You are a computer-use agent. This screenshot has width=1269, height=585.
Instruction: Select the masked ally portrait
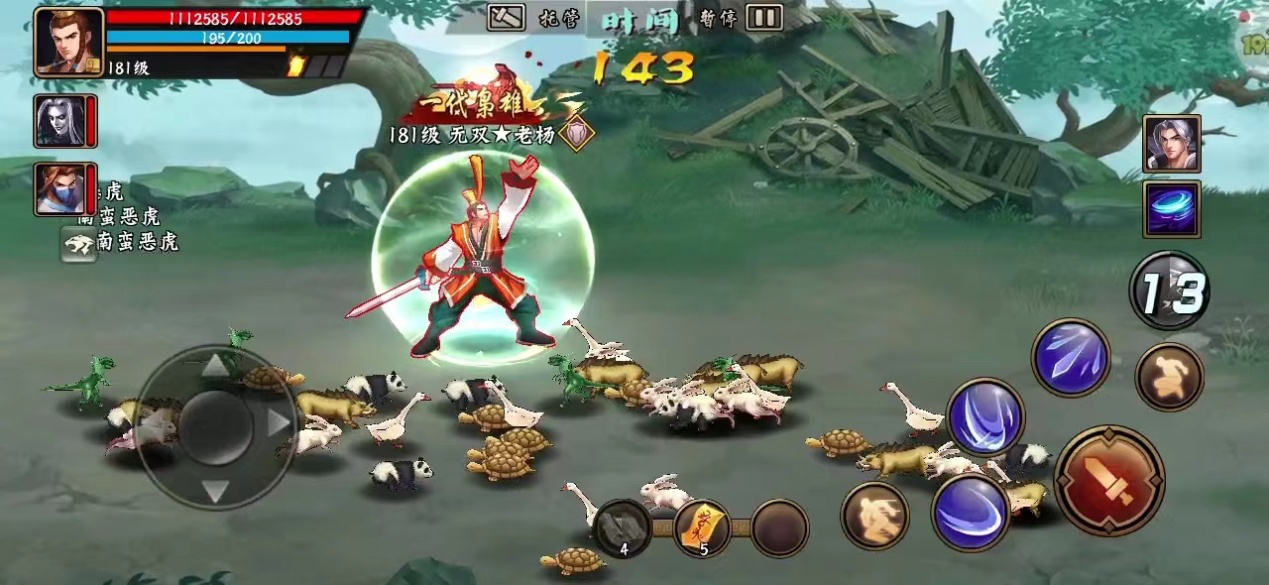click(x=60, y=189)
